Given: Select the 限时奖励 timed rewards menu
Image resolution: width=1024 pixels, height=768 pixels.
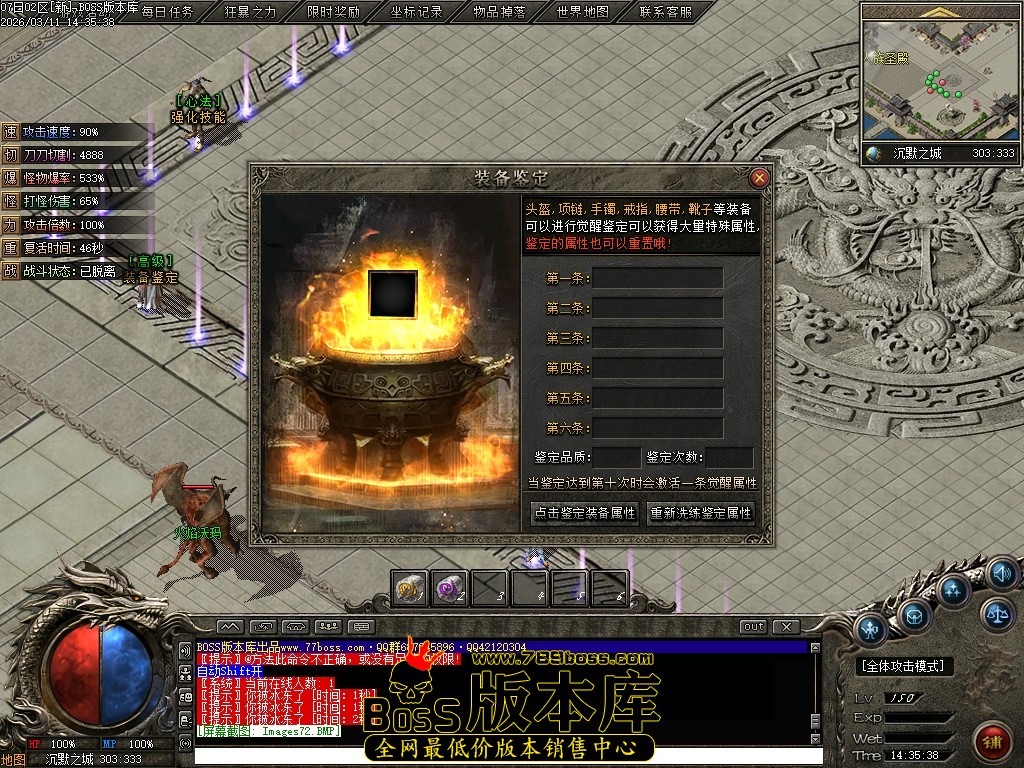Looking at the screenshot, I should pyautogui.click(x=333, y=12).
